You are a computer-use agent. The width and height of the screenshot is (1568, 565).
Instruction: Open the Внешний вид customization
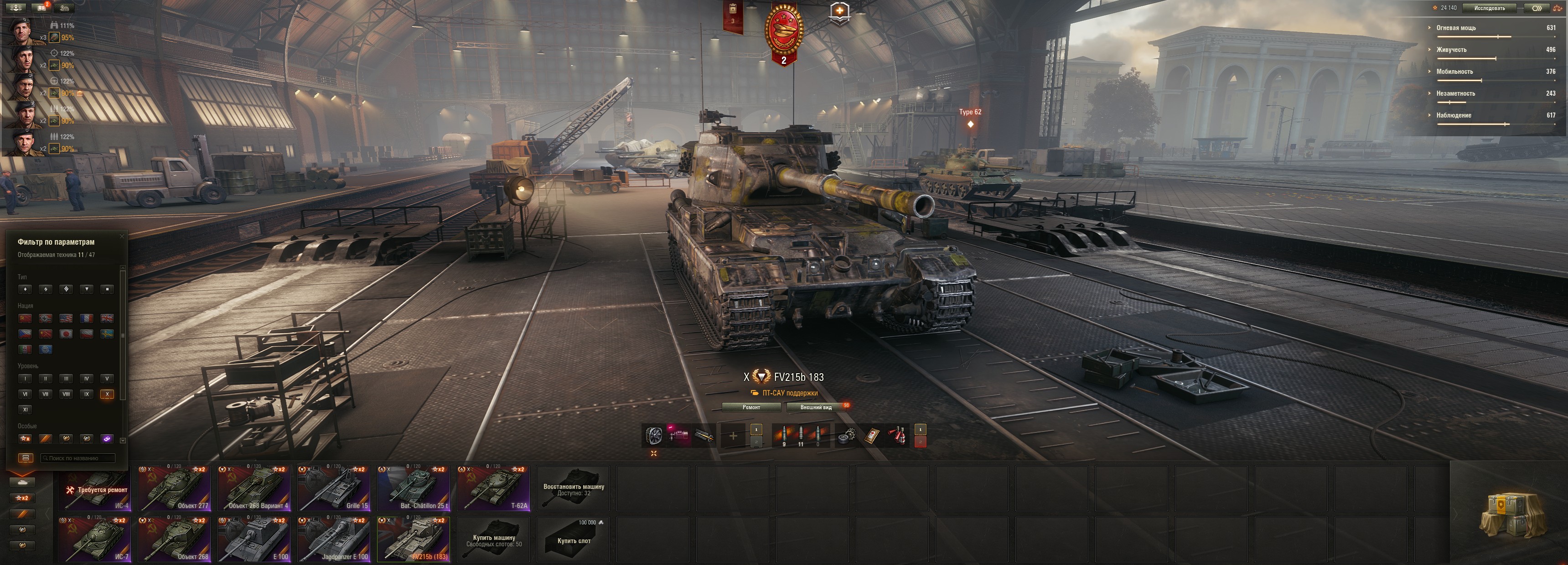(x=816, y=407)
